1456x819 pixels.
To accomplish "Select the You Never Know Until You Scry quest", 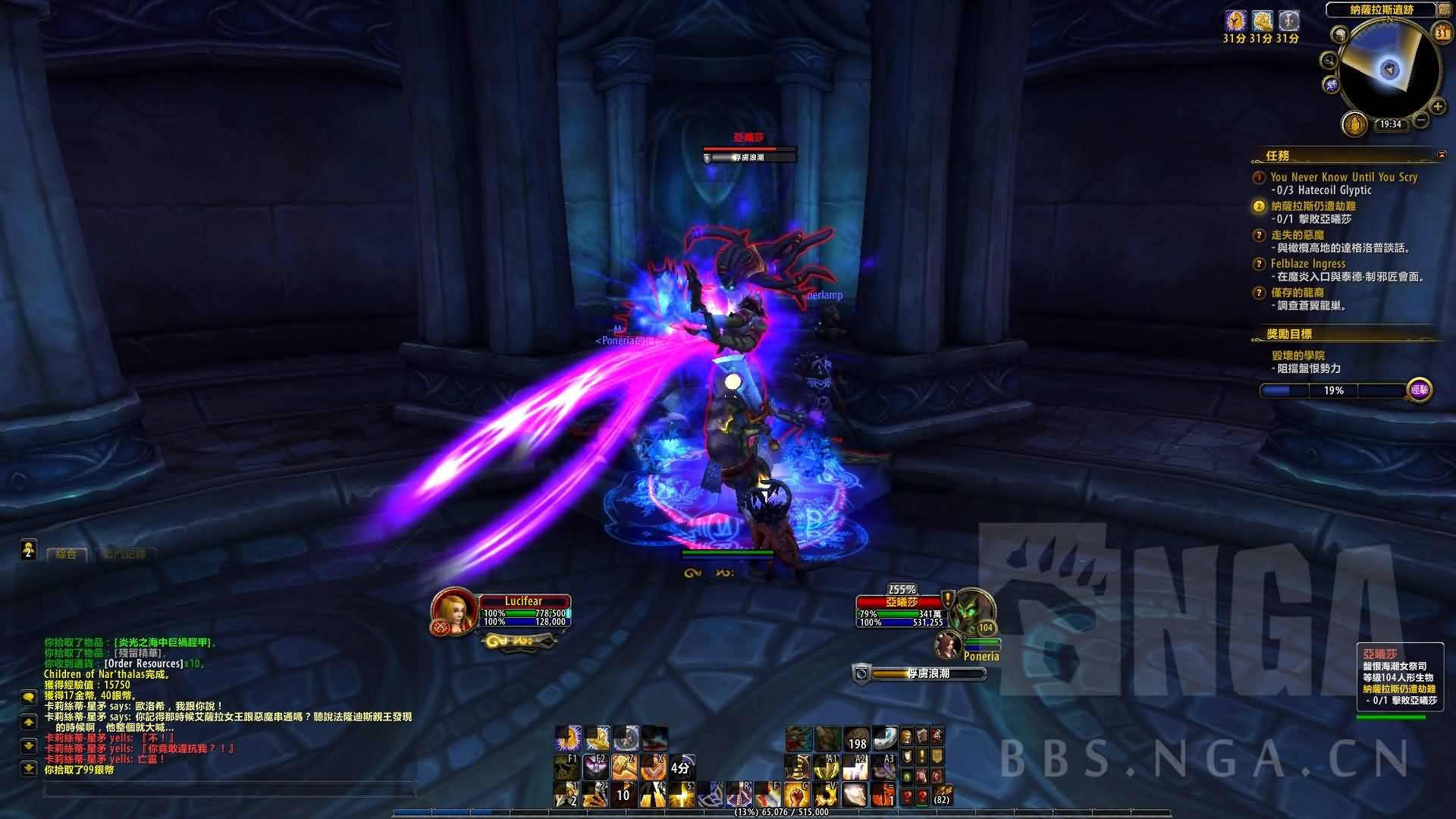I will [x=1344, y=177].
